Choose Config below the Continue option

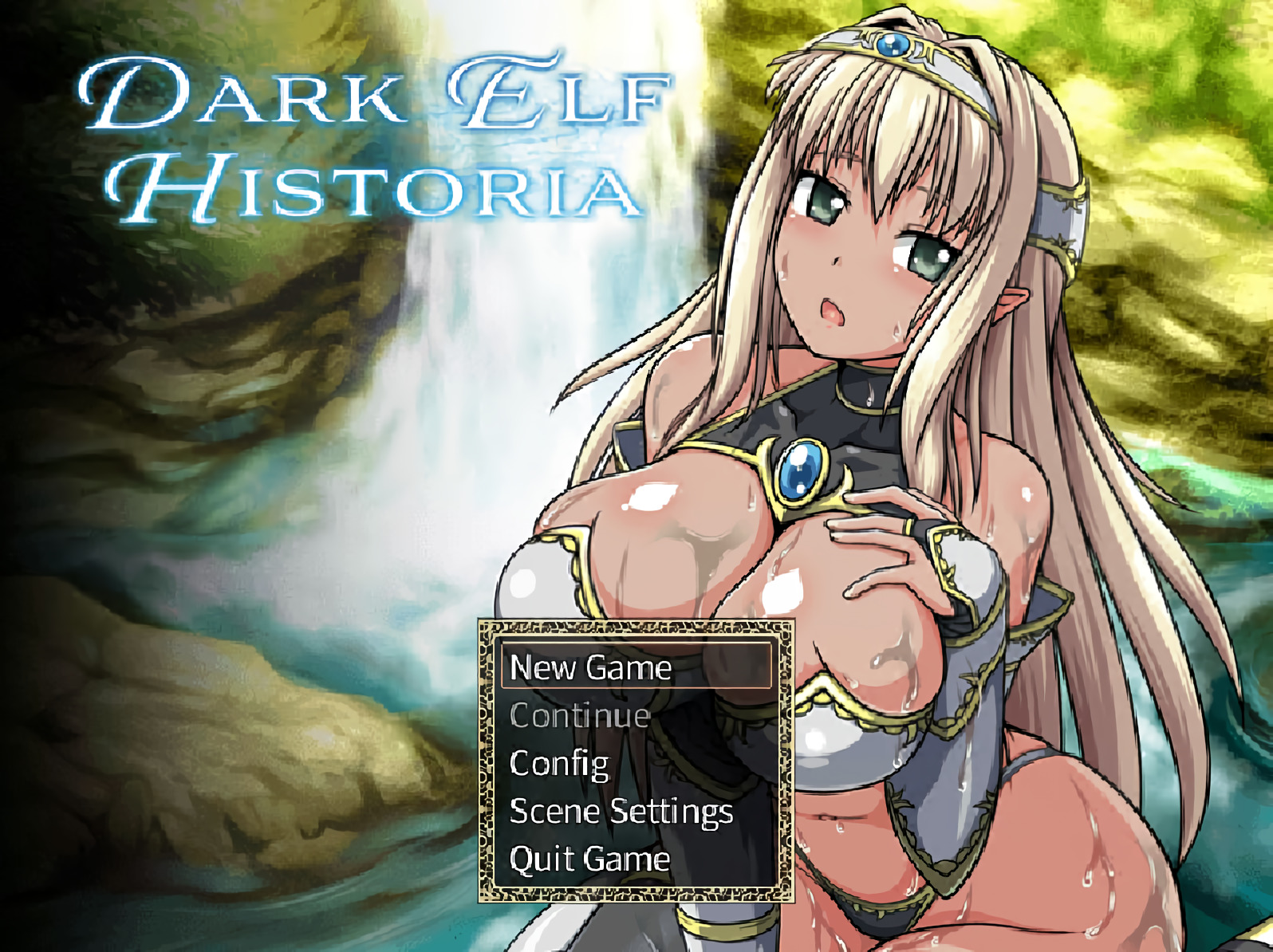tap(558, 765)
